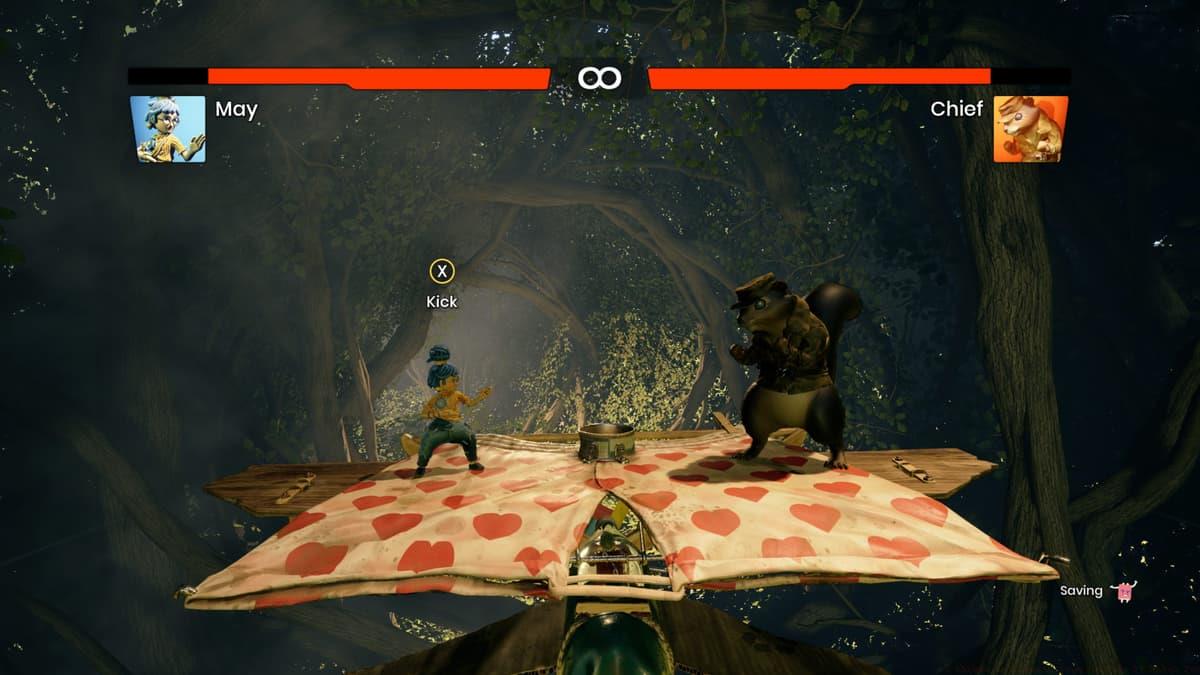The height and width of the screenshot is (675, 1200).
Task: Click May's character portrait
Action: [x=168, y=129]
